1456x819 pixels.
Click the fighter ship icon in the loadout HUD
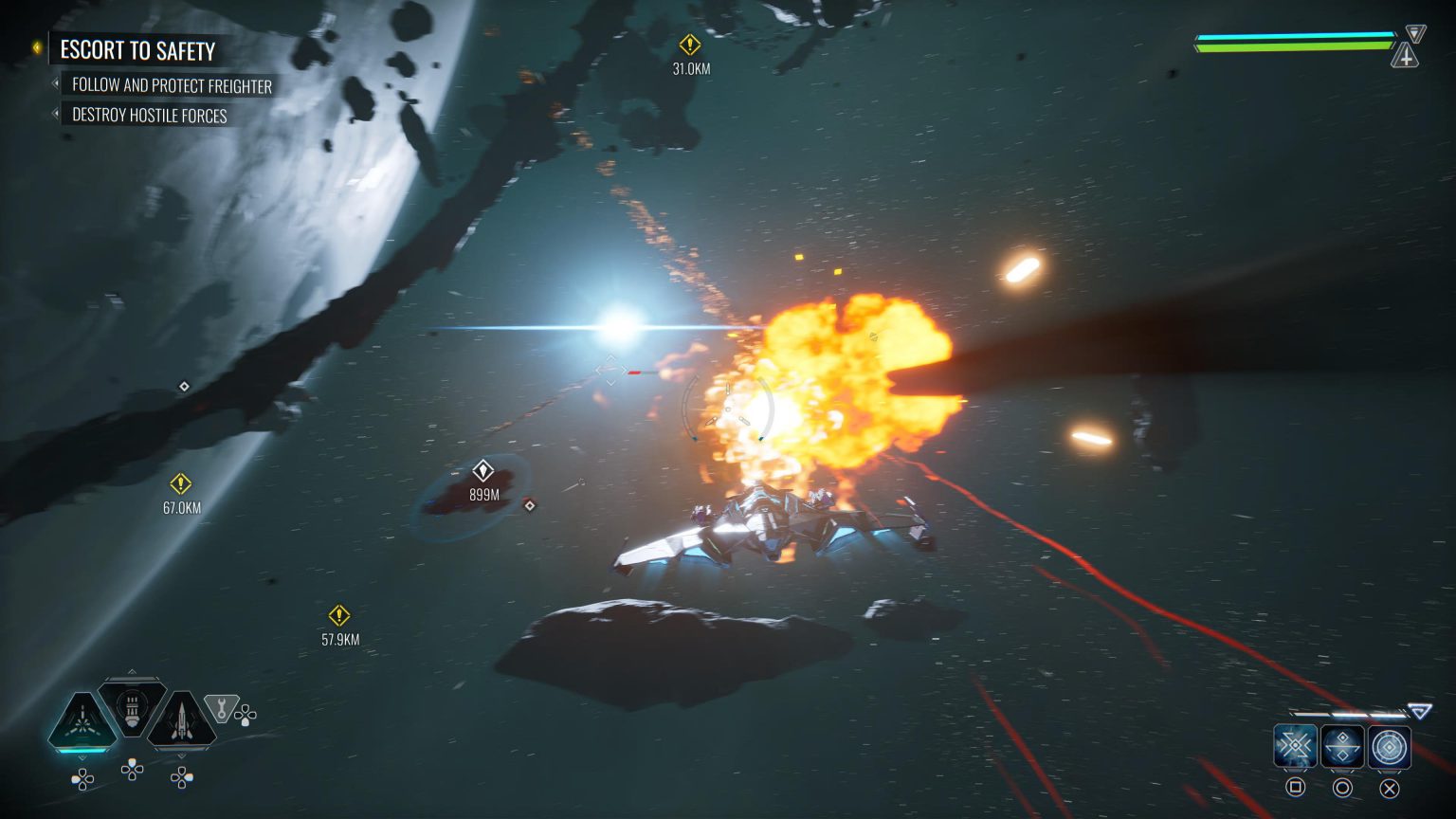tap(180, 716)
